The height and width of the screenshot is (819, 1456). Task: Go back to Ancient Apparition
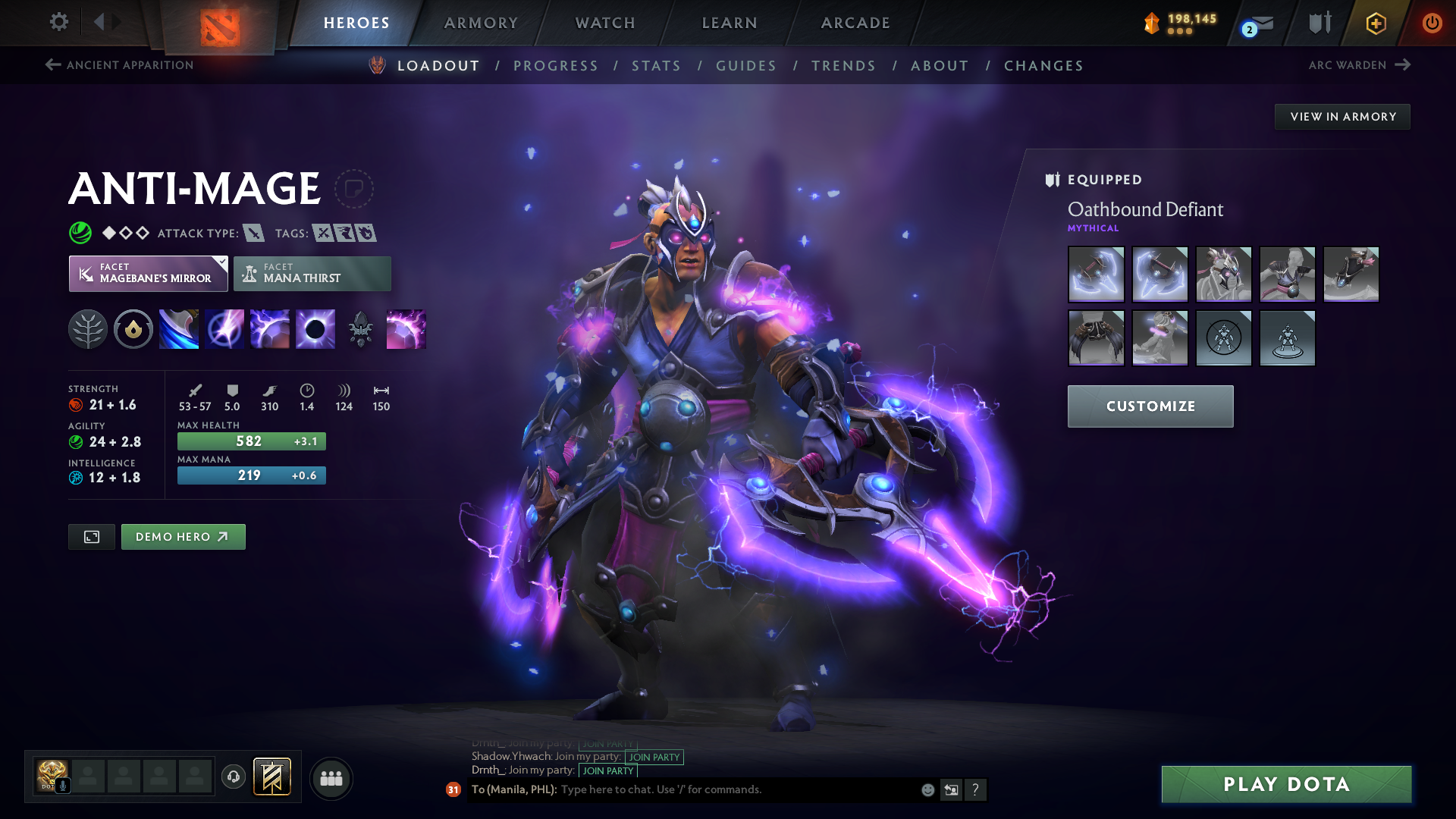(x=120, y=65)
